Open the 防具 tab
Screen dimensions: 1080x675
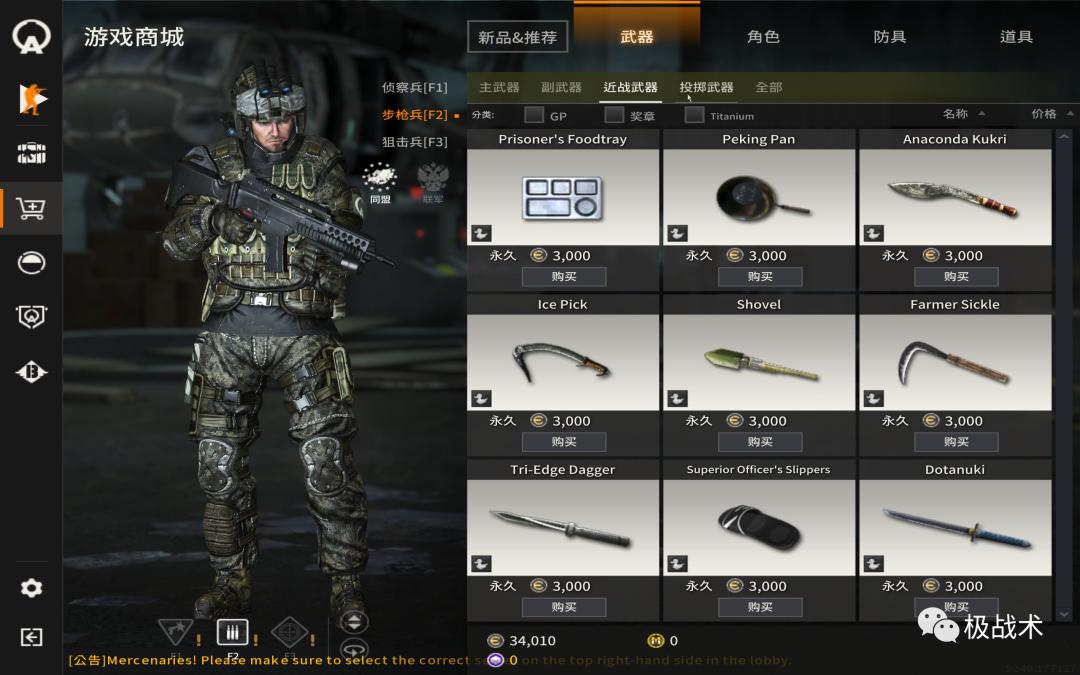click(889, 37)
